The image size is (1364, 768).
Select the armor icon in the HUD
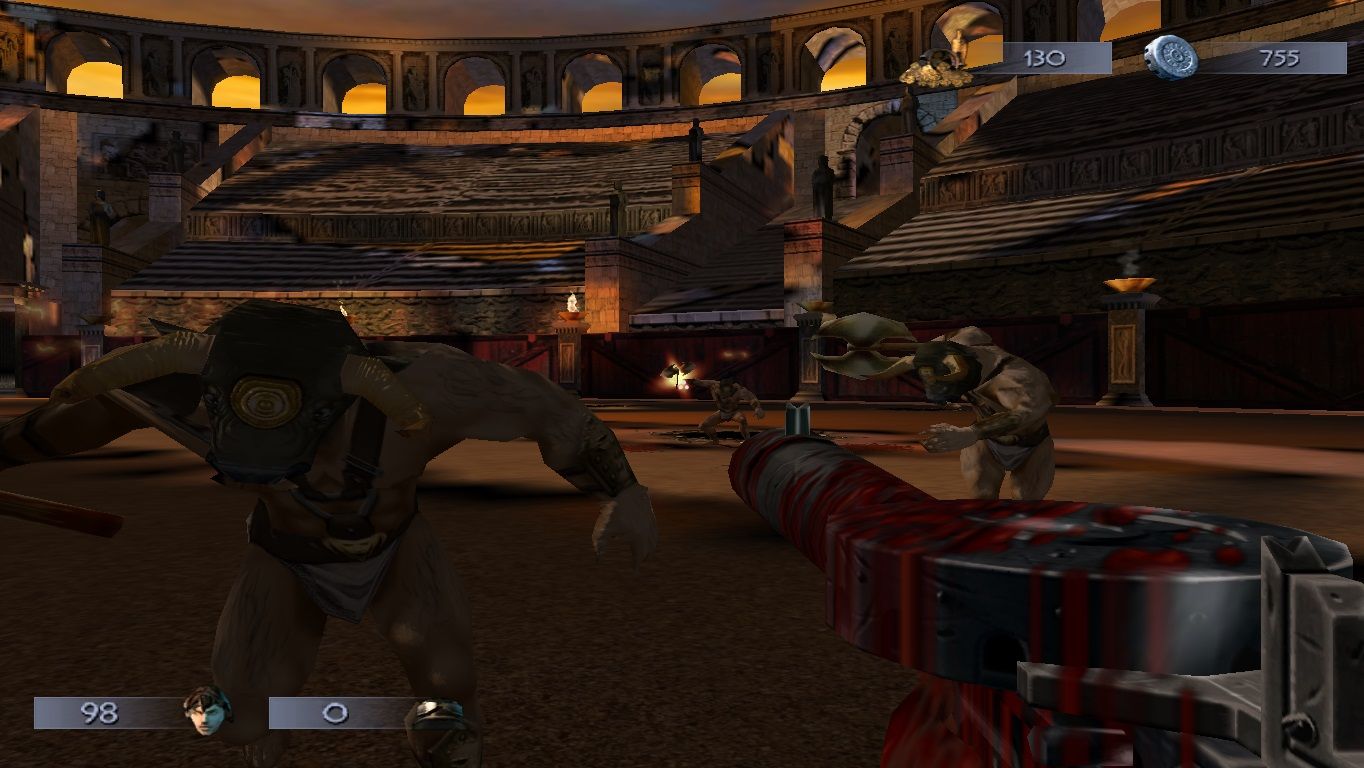tap(440, 716)
